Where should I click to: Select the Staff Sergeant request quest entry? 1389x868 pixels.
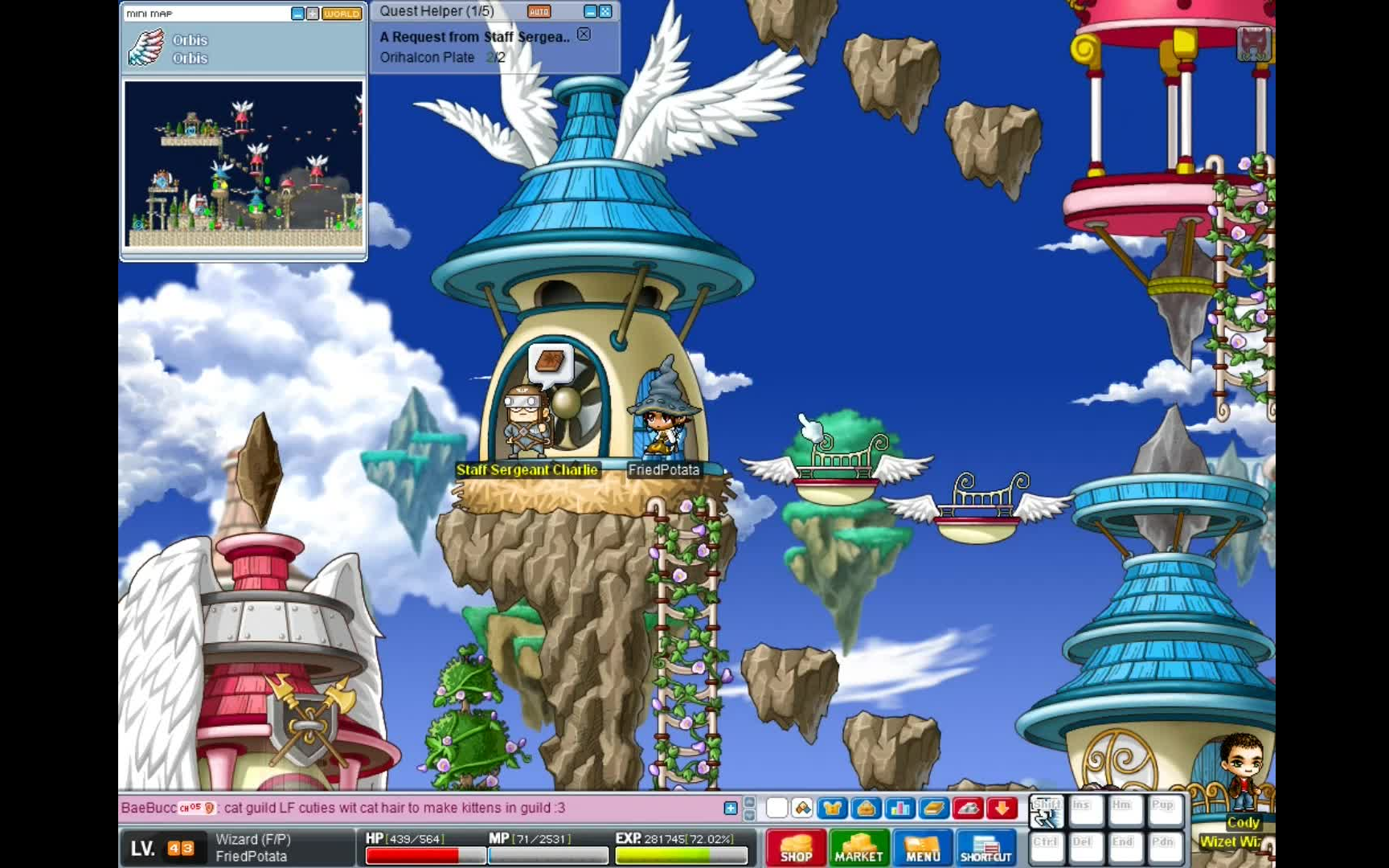pyautogui.click(x=474, y=37)
